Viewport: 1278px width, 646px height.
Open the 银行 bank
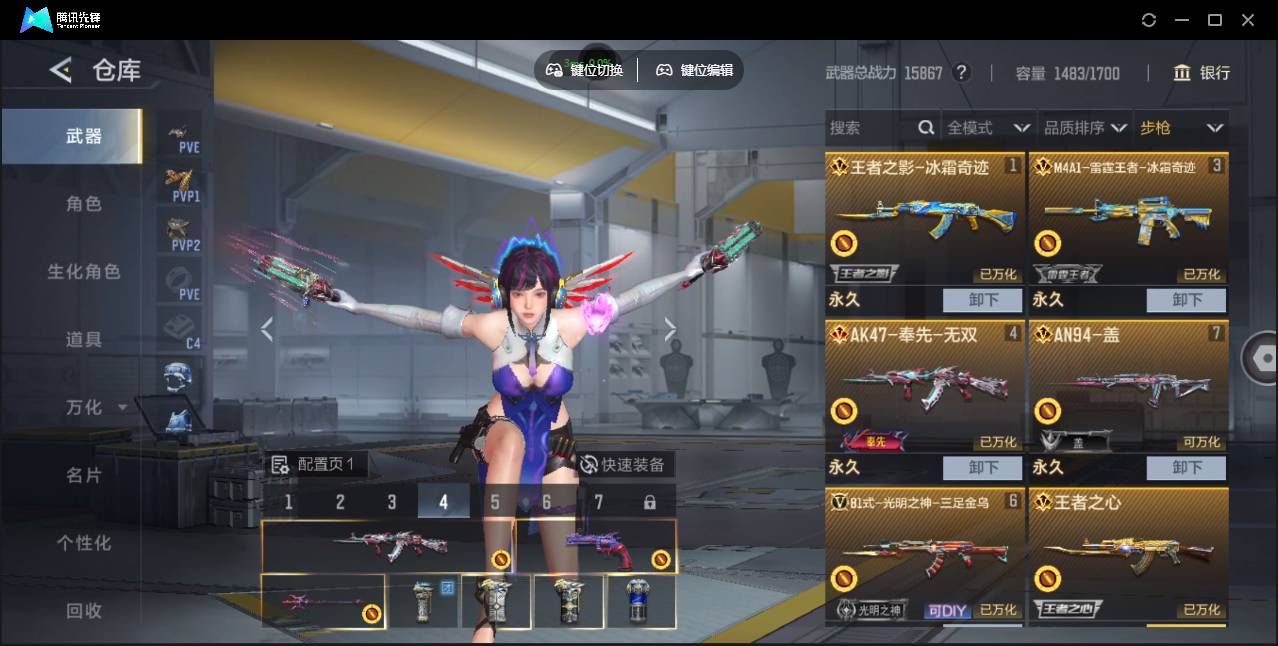coord(1202,73)
